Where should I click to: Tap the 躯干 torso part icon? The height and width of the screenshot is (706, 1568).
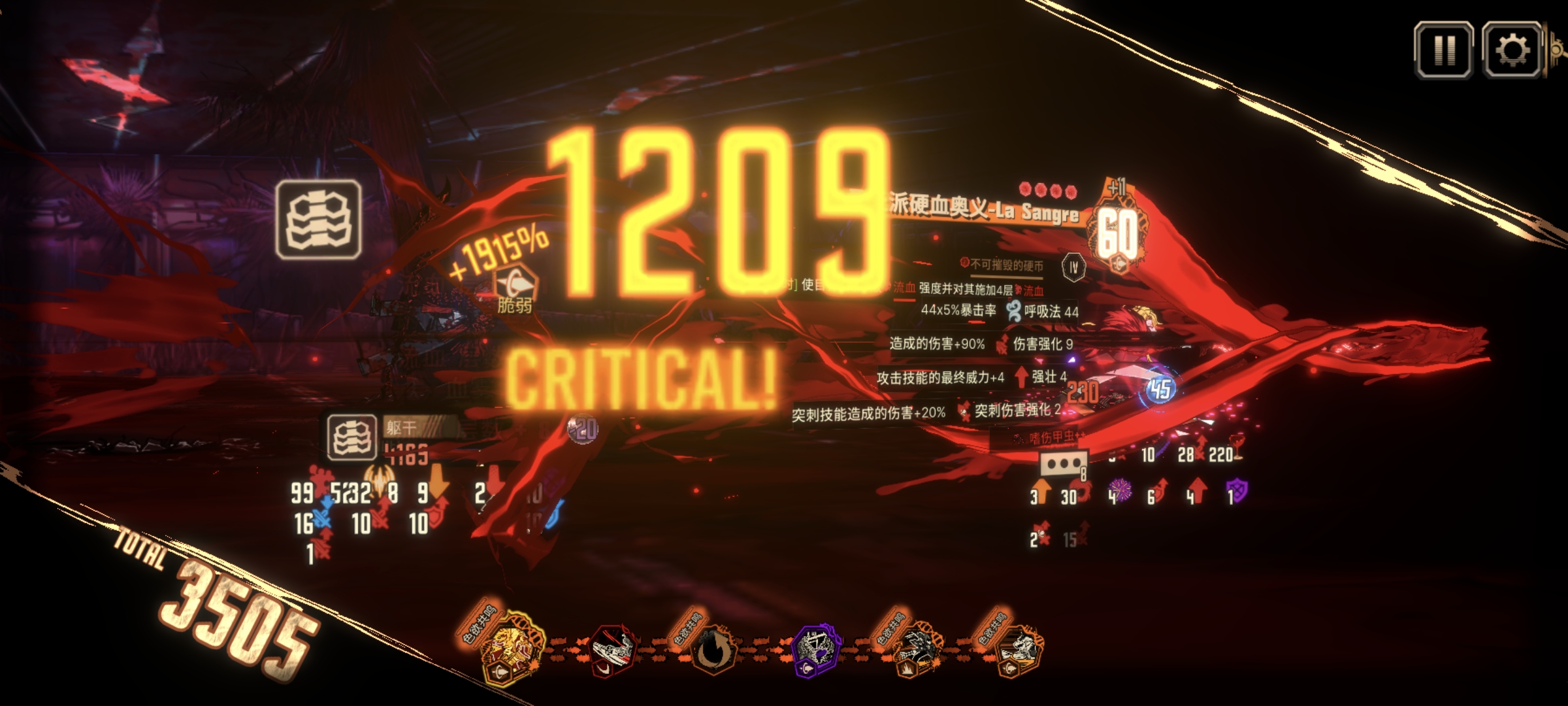351,437
